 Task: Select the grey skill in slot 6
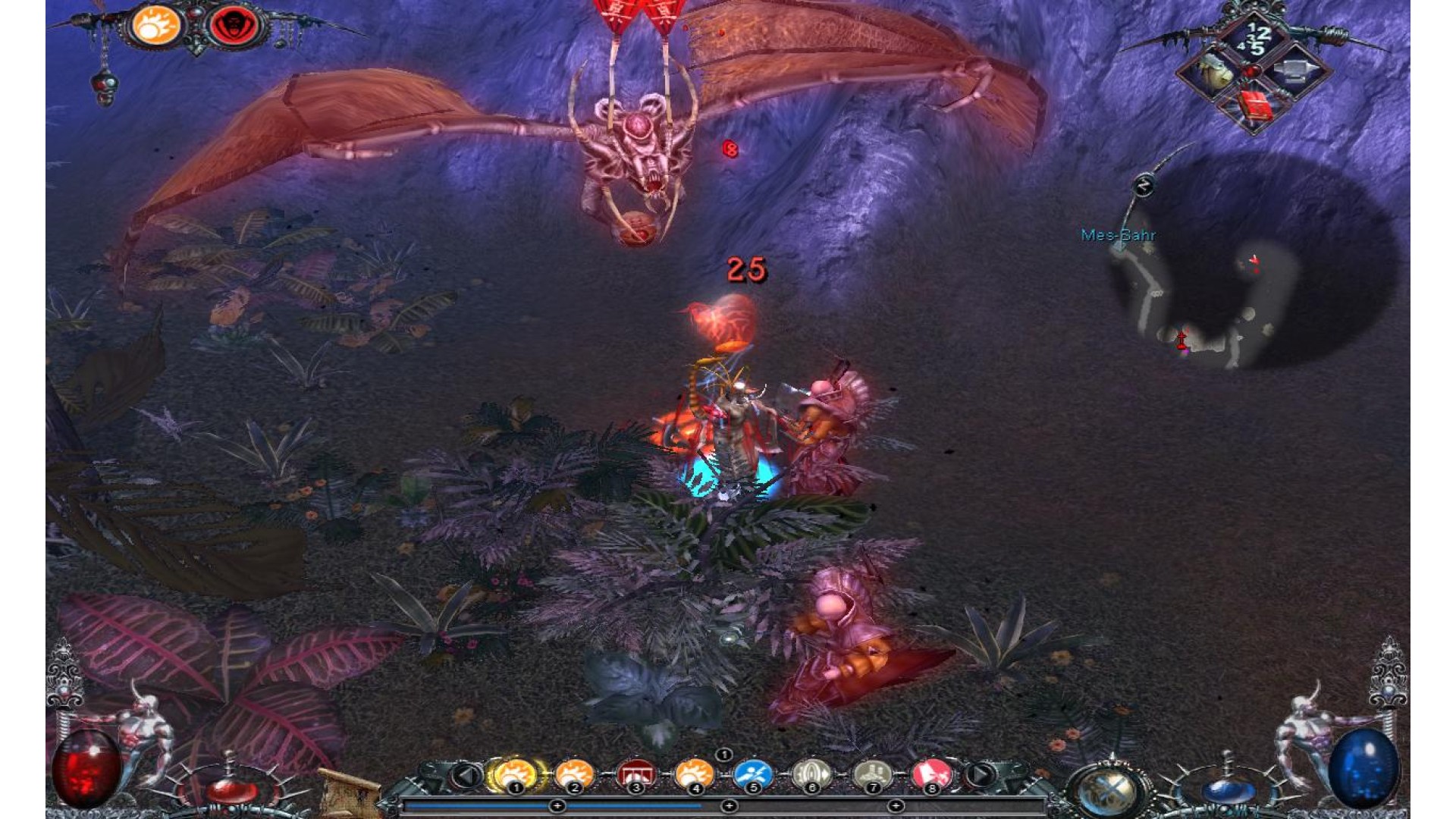[x=811, y=774]
